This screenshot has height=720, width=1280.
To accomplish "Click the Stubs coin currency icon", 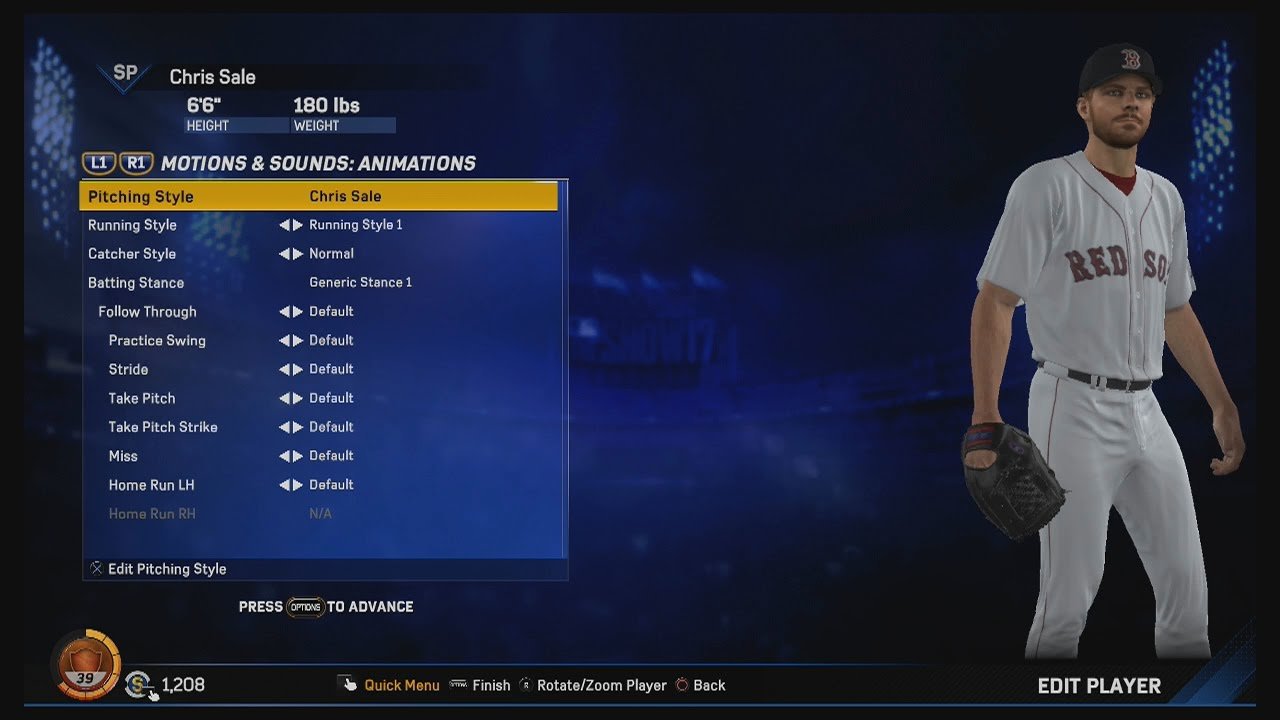I will coord(137,685).
